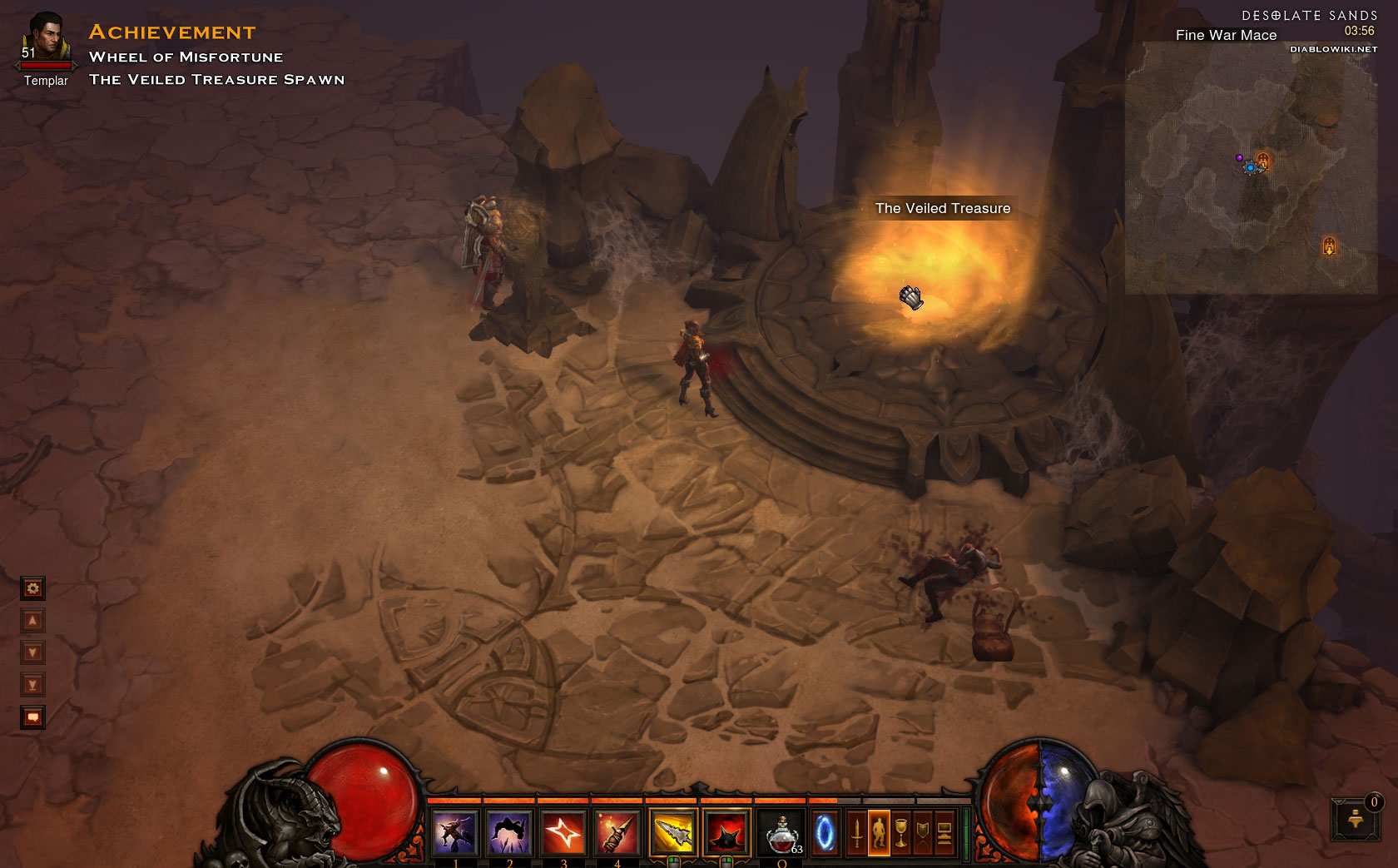This screenshot has height=868, width=1398.
Task: Cast the blue Town Portal
Action: point(825,832)
